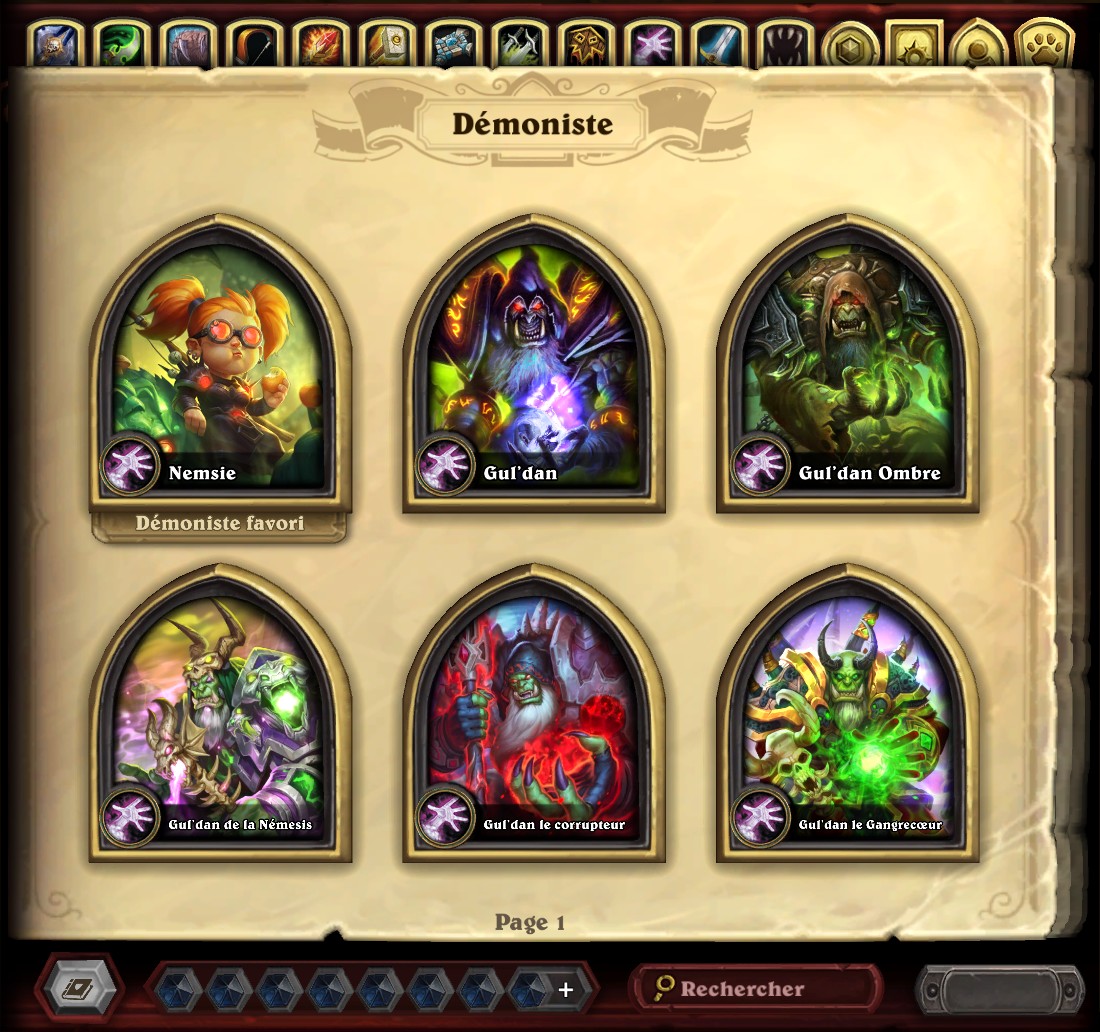The image size is (1100, 1032).
Task: Switch to the round coin collection tab
Action: (979, 45)
